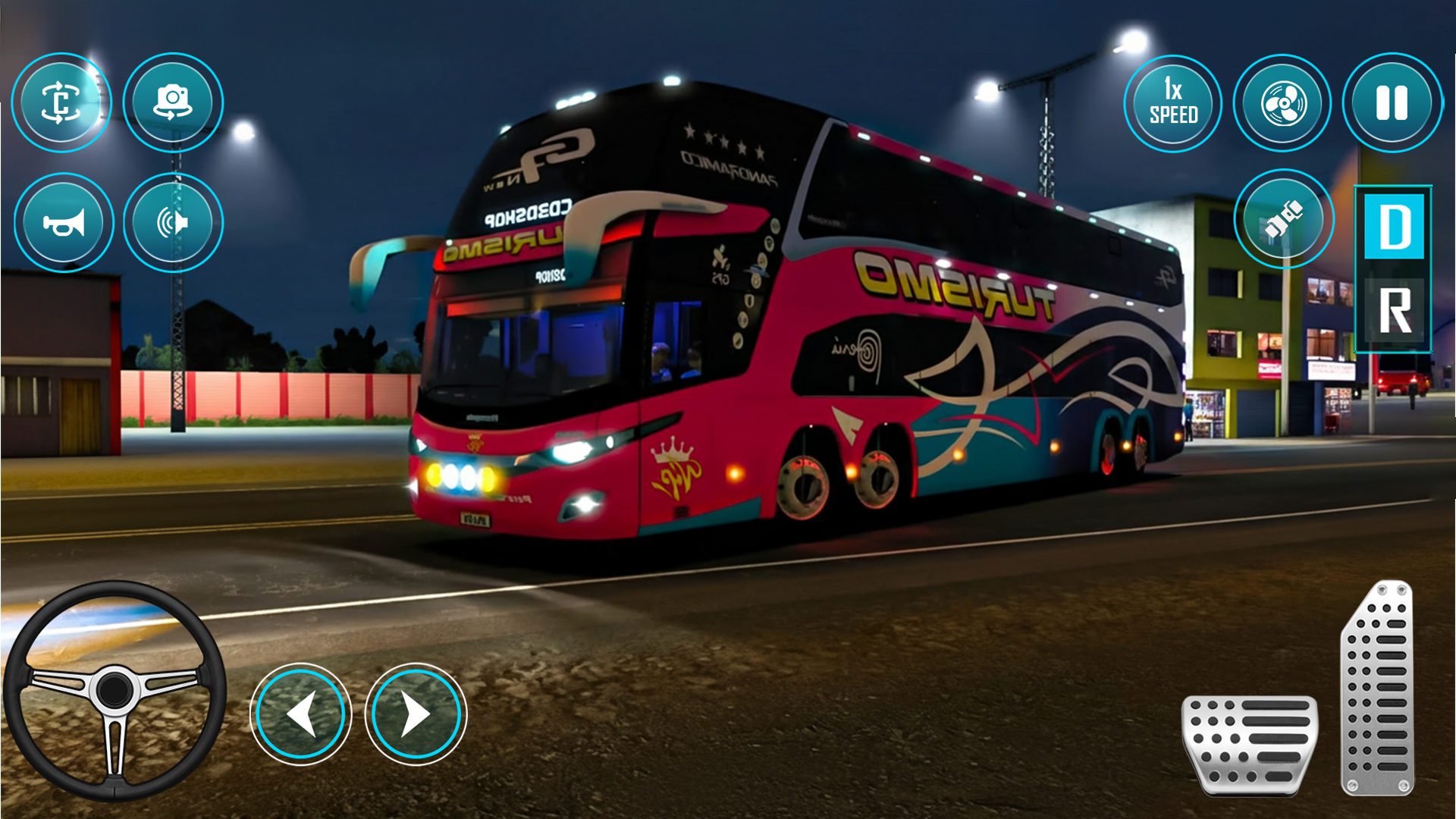Image resolution: width=1456 pixels, height=819 pixels.
Task: Pause the game
Action: pos(1392,103)
